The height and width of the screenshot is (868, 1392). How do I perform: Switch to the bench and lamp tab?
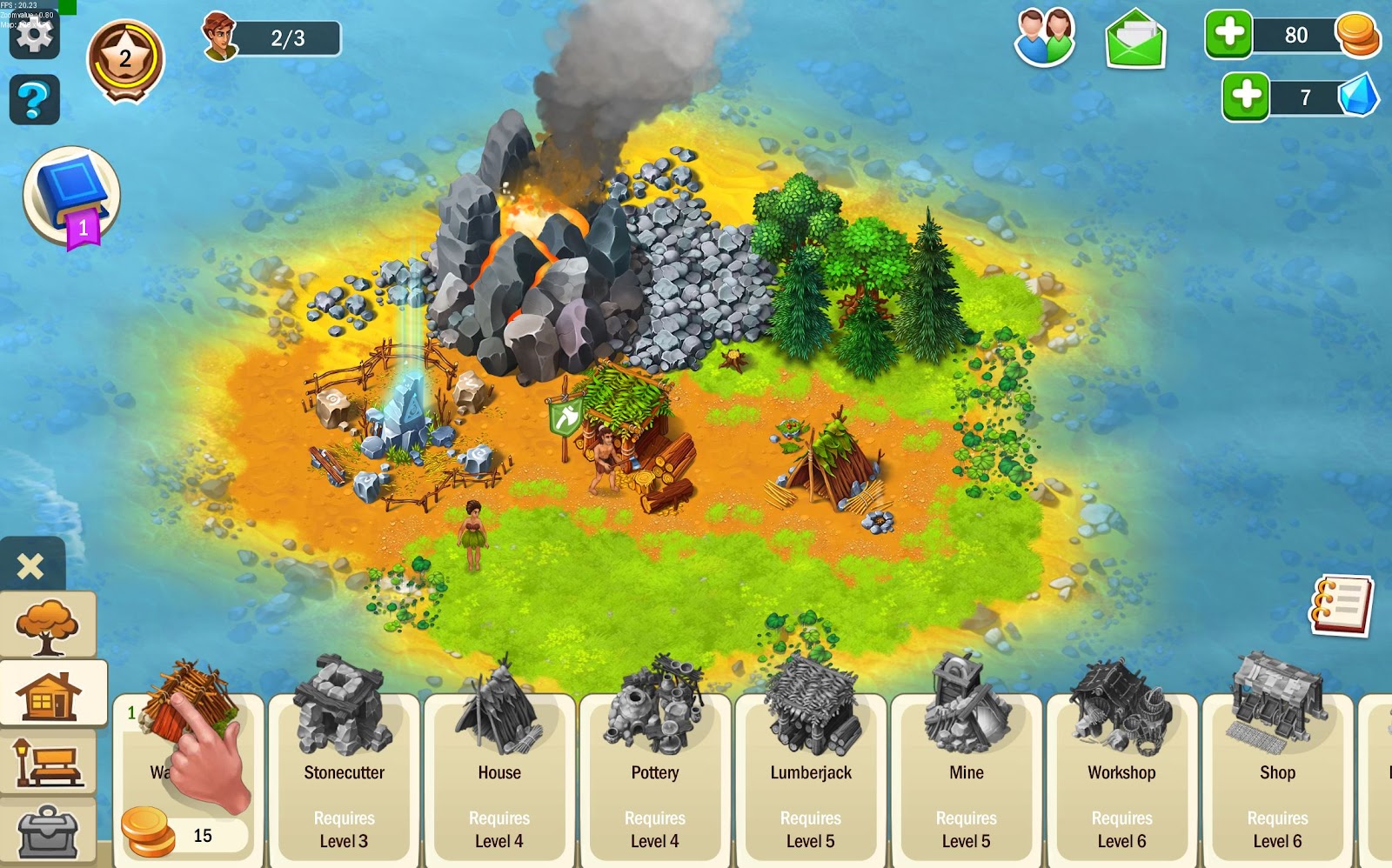[48, 762]
